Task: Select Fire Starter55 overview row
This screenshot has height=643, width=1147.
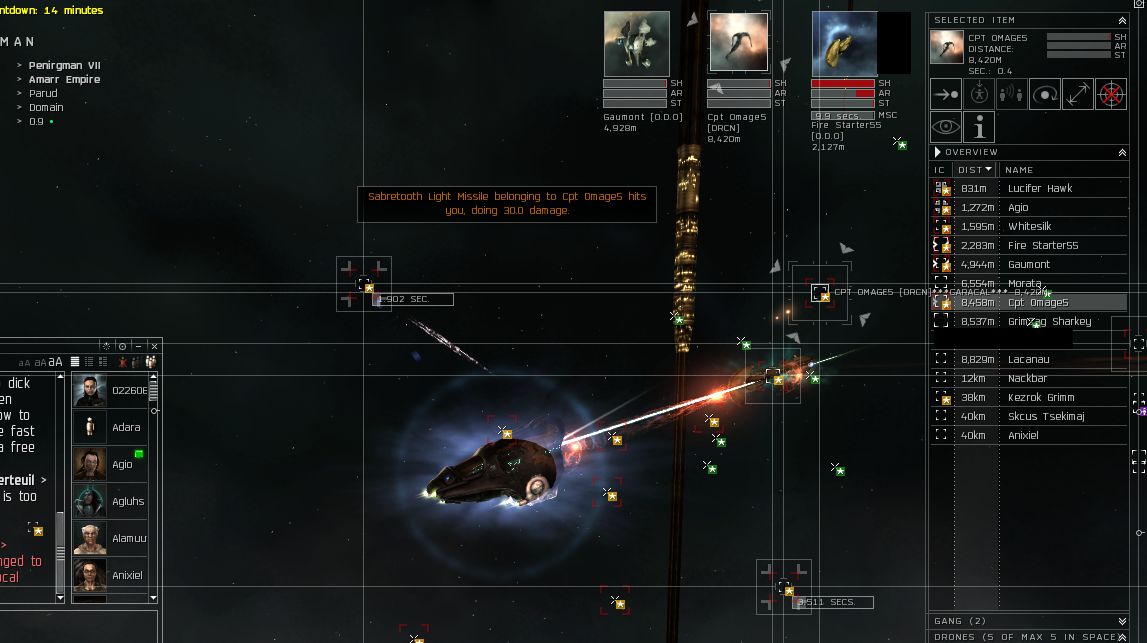Action: tap(1042, 245)
